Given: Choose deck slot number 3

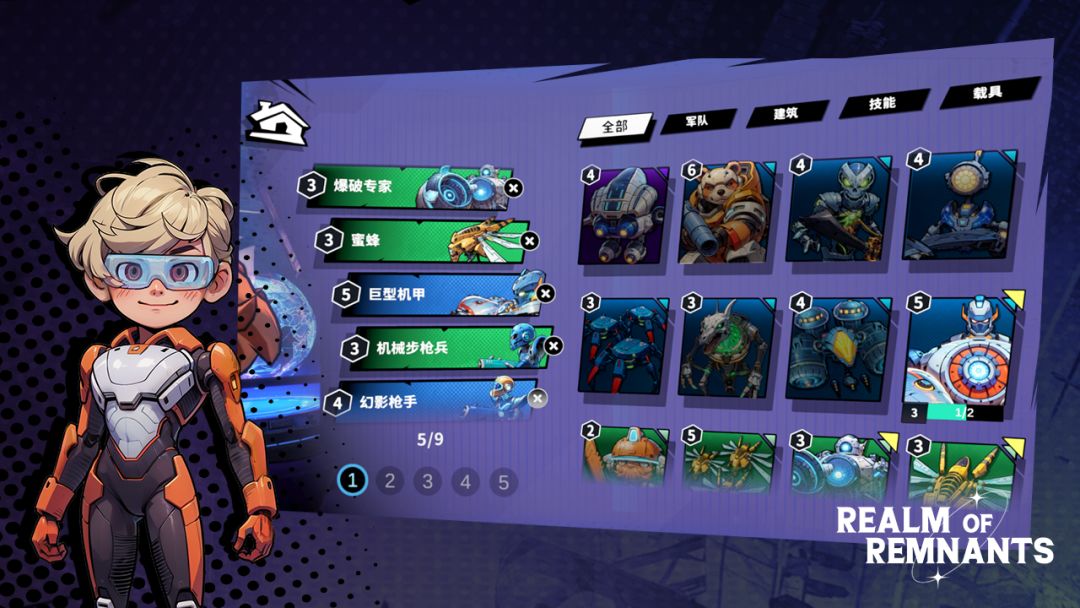Looking at the screenshot, I should (x=427, y=482).
